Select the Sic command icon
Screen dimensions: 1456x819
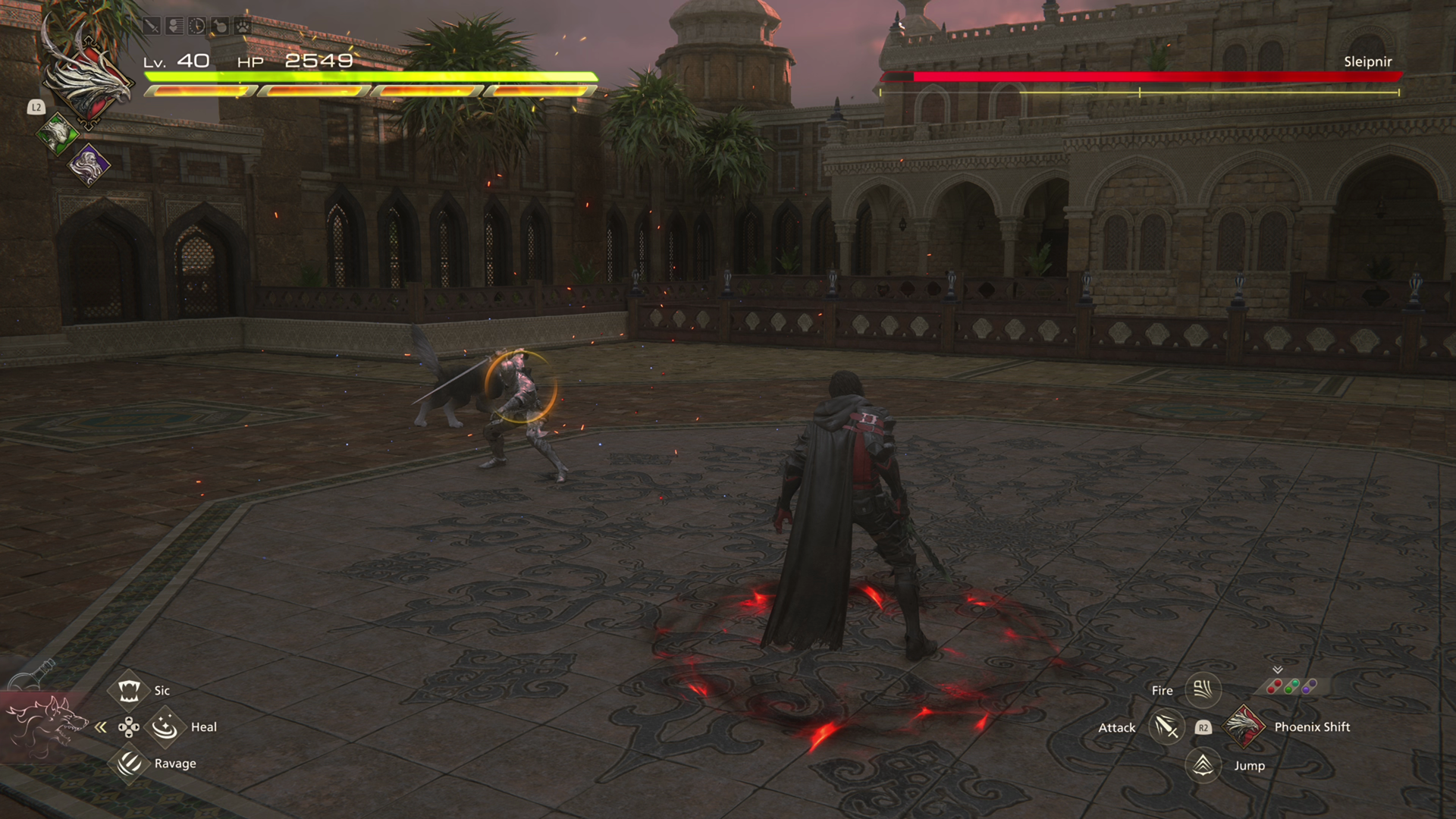tap(128, 690)
